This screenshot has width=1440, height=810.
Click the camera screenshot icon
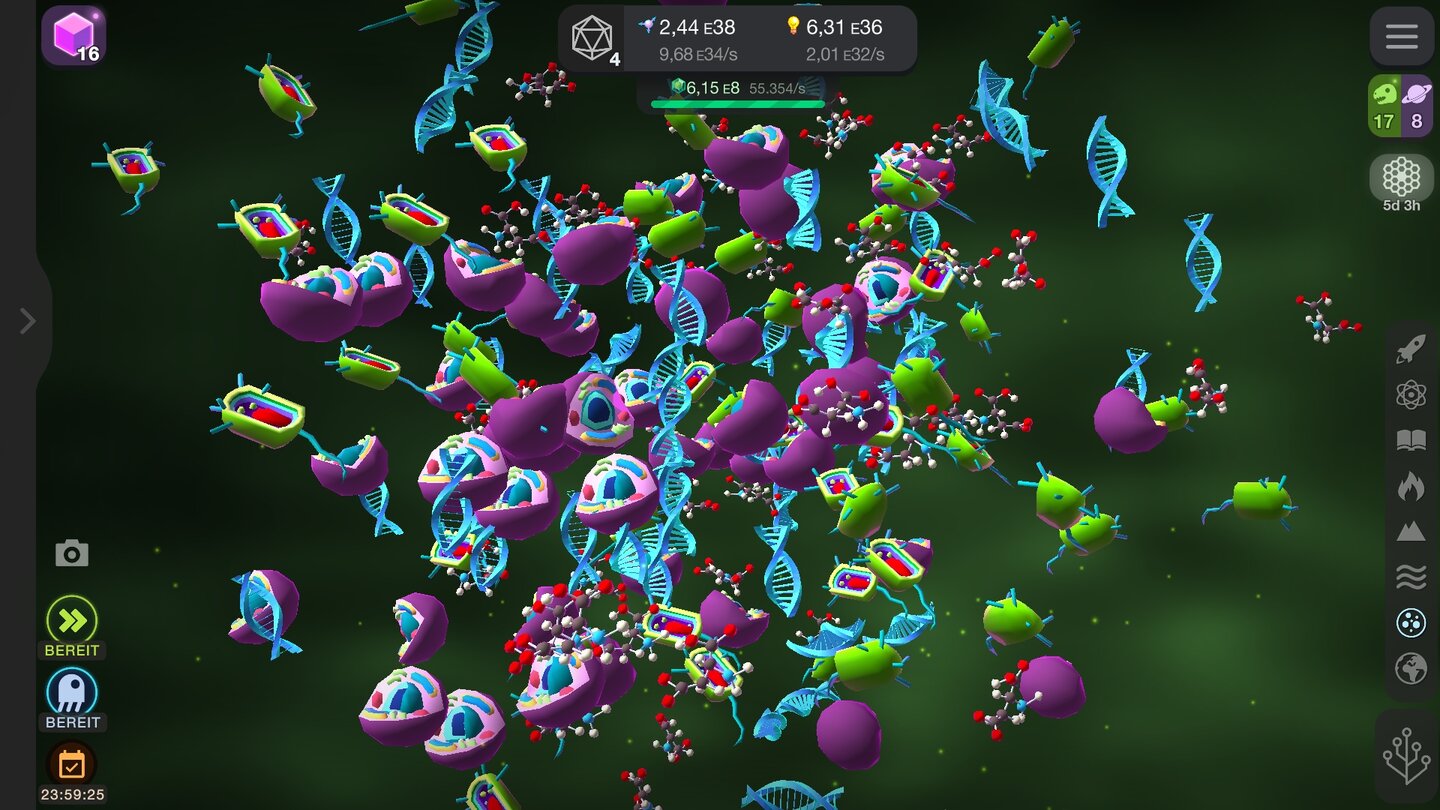pos(71,552)
